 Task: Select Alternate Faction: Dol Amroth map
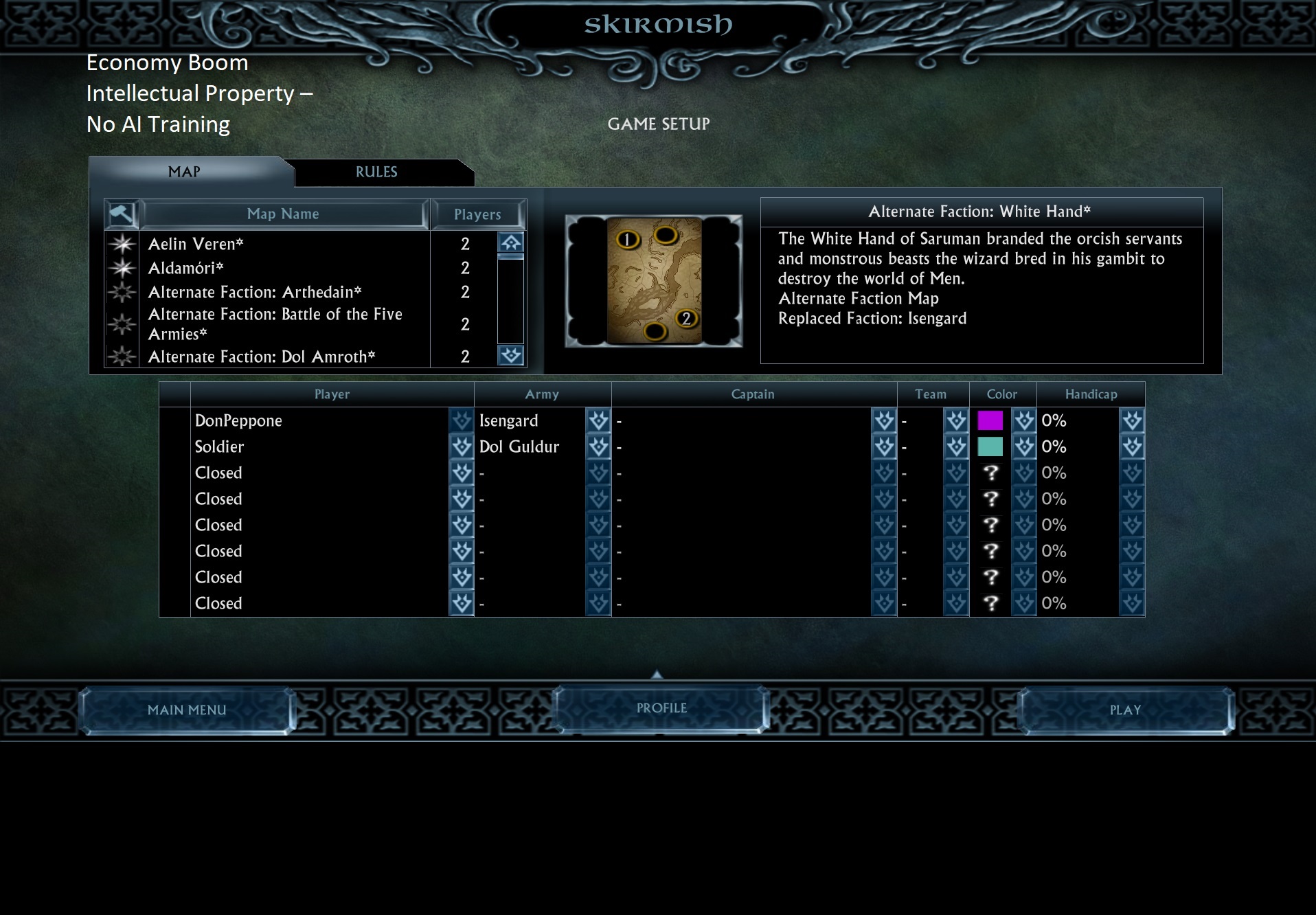(x=262, y=357)
